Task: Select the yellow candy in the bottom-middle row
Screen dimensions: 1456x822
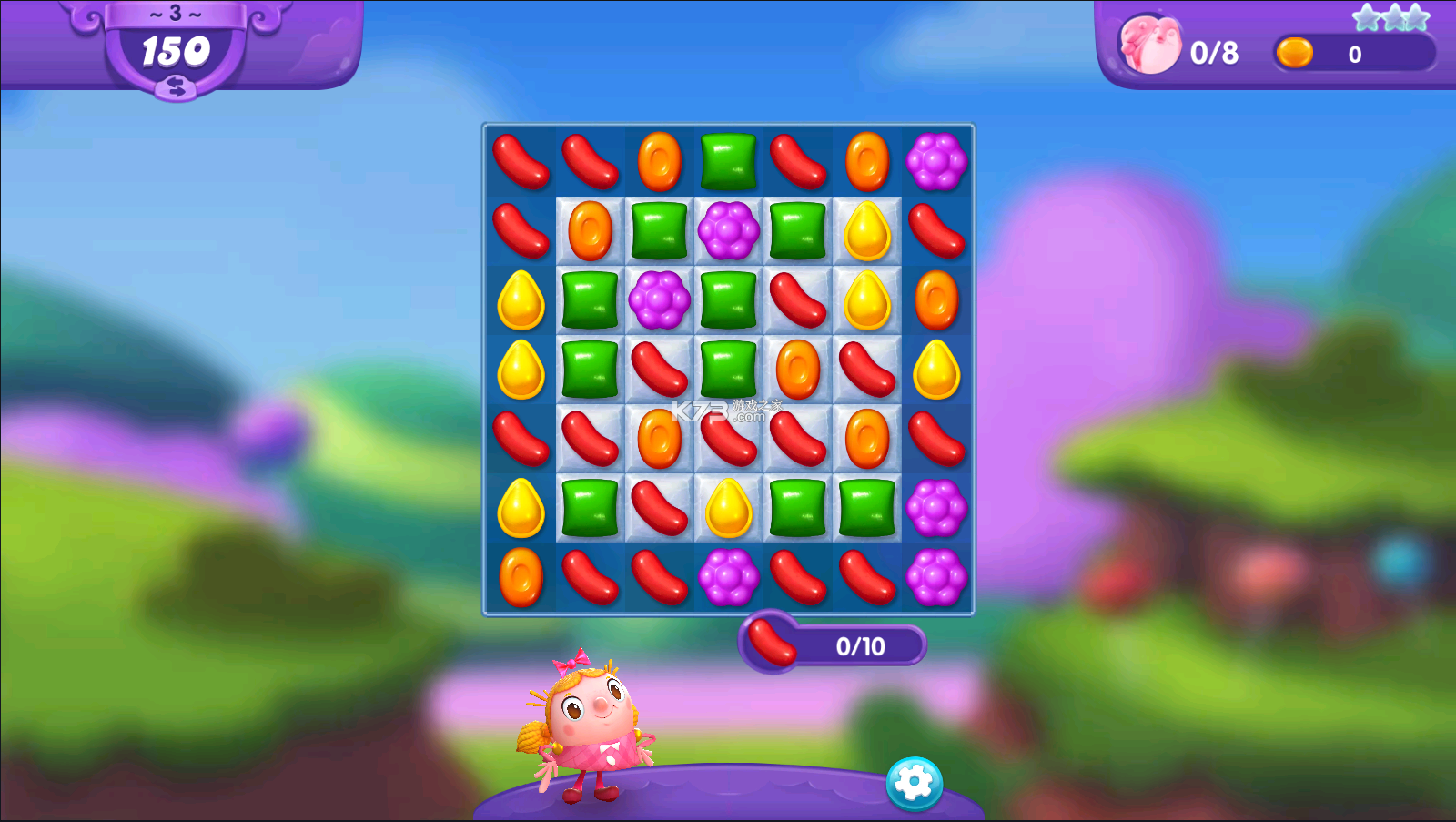Action: (728, 510)
